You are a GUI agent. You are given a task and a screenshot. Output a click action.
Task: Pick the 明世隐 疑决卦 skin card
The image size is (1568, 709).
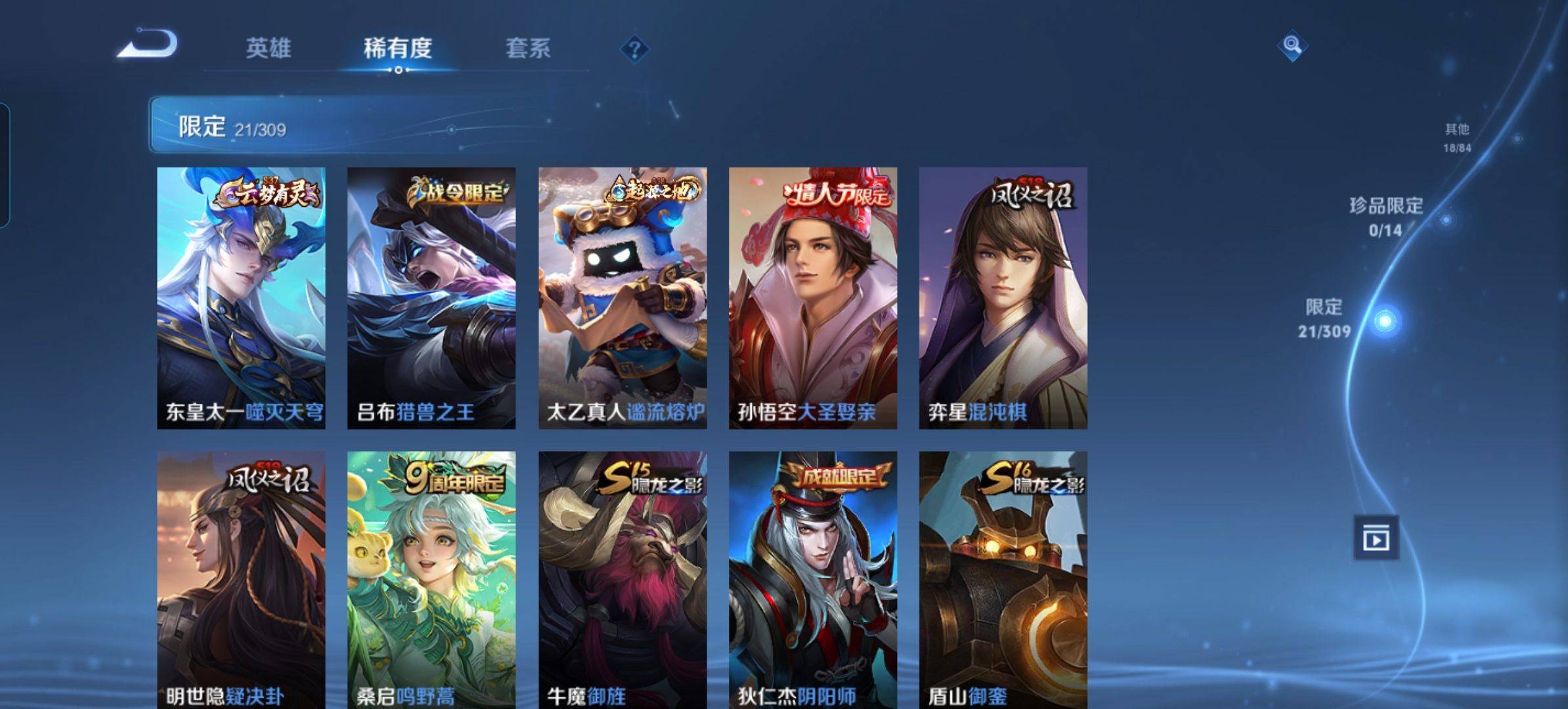(241, 579)
